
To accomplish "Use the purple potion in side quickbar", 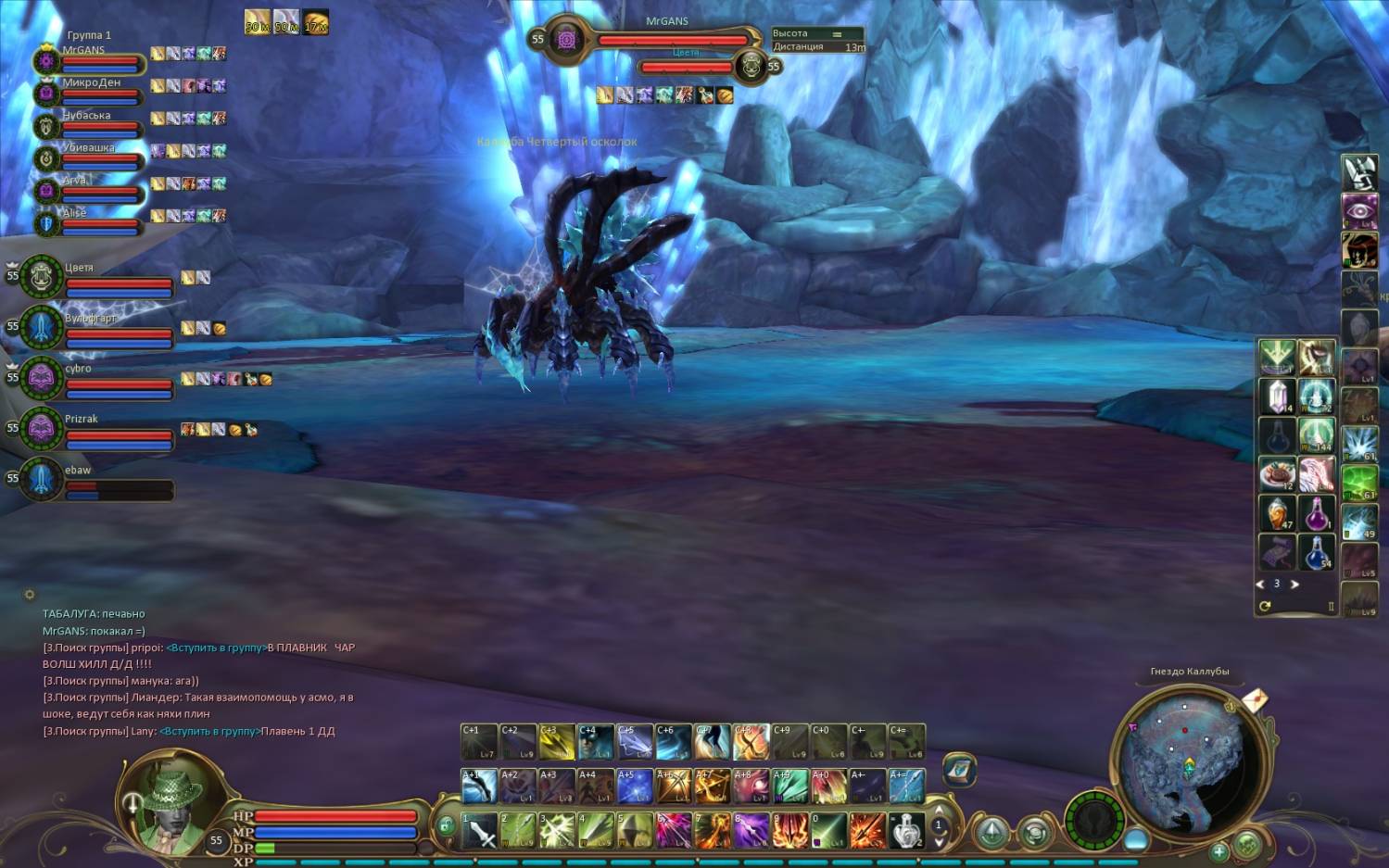I will pos(1316,513).
